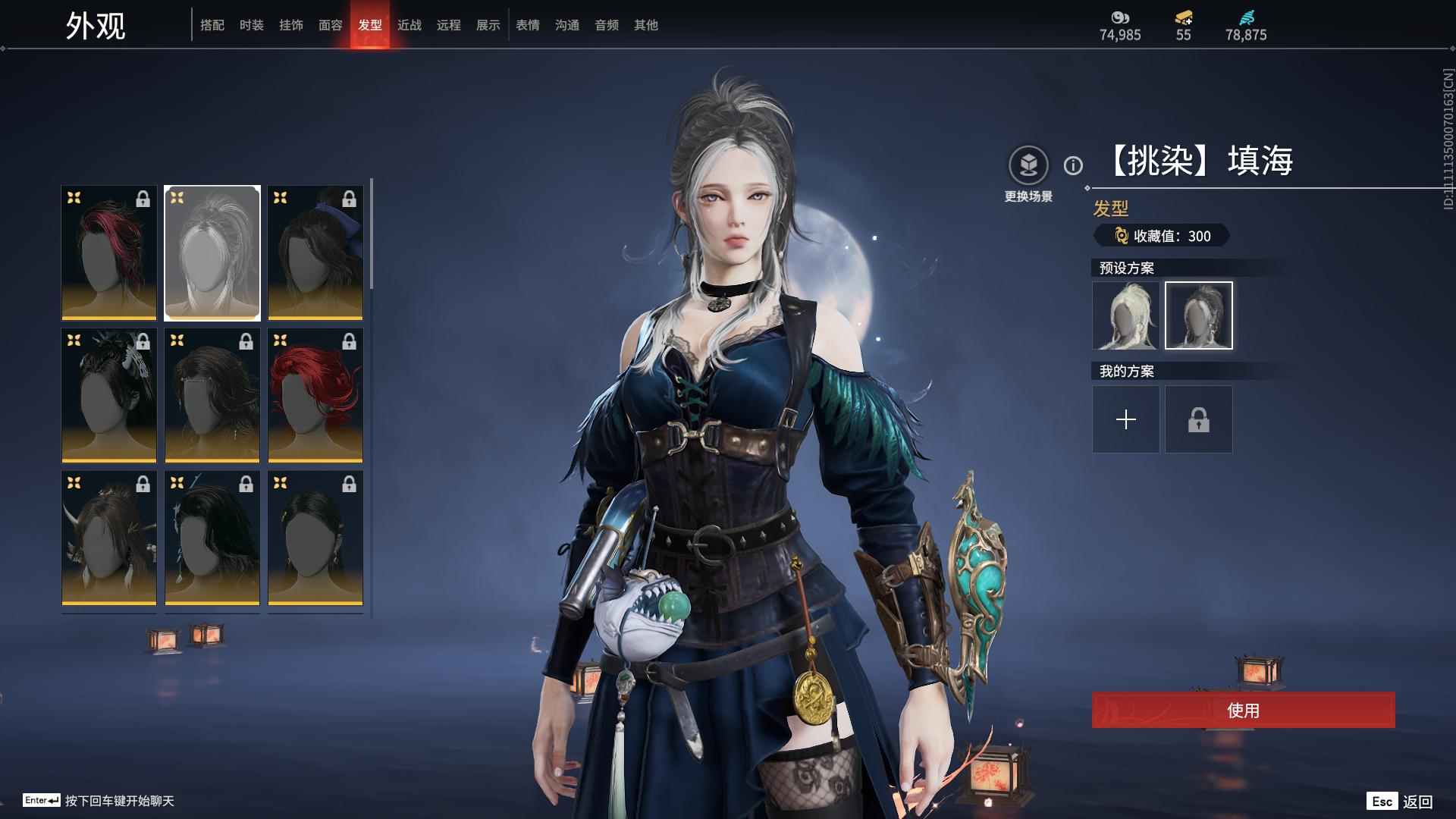The image size is (1456, 819).
Task: Switch to the 搭配 tab
Action: pyautogui.click(x=212, y=25)
